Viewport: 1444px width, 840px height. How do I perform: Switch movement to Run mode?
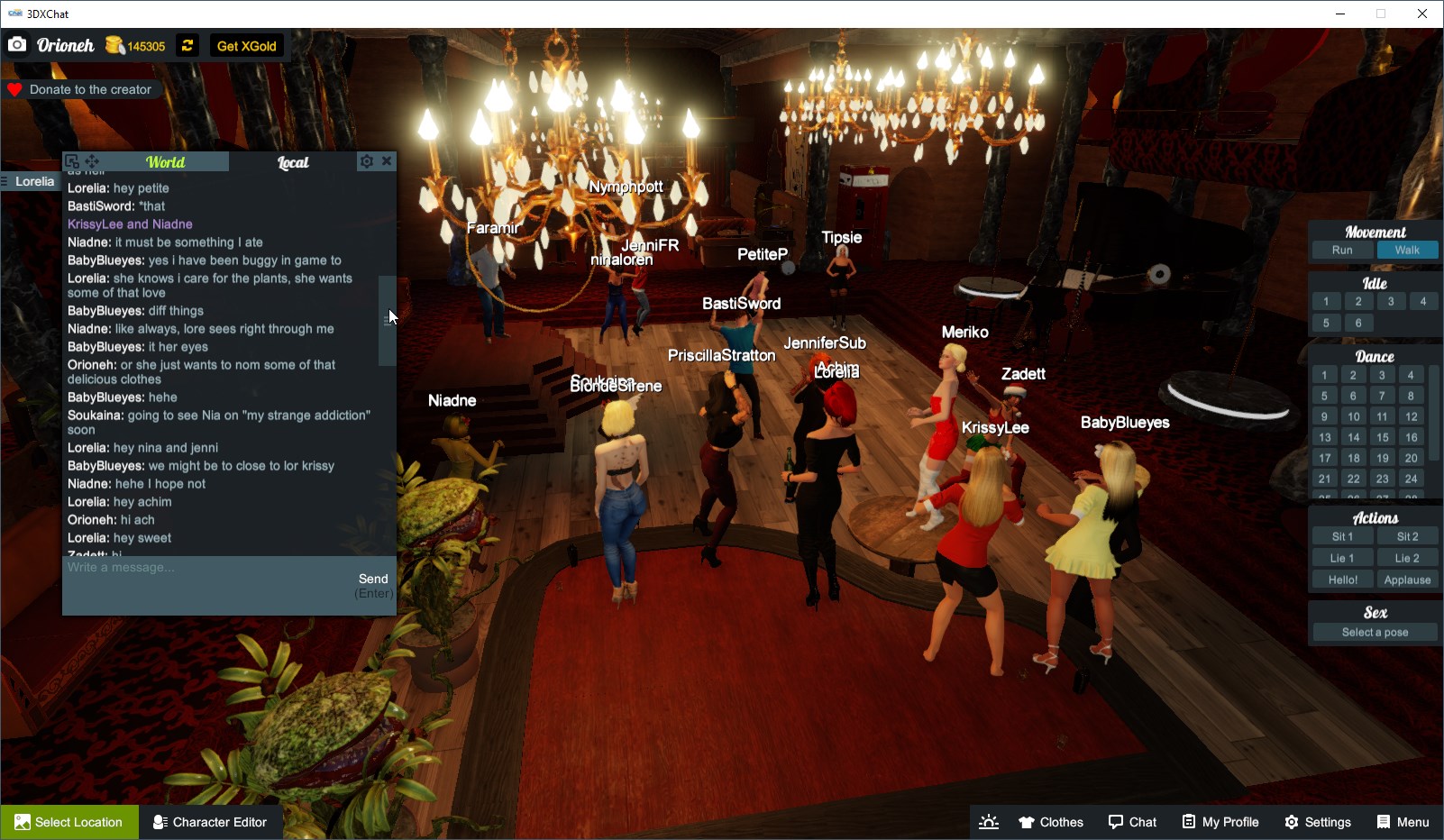click(x=1342, y=250)
